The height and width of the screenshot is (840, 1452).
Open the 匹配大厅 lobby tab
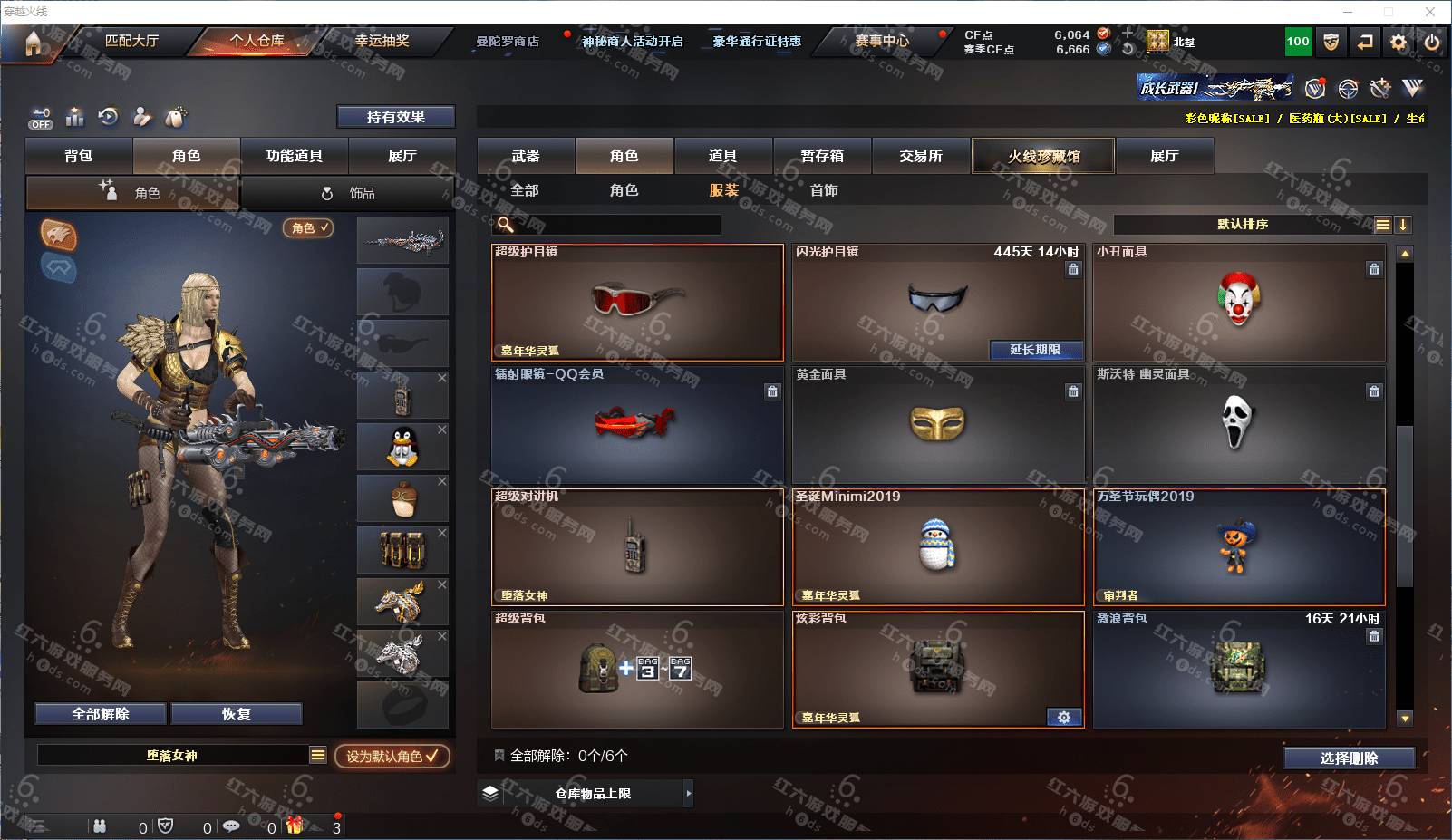[x=131, y=41]
